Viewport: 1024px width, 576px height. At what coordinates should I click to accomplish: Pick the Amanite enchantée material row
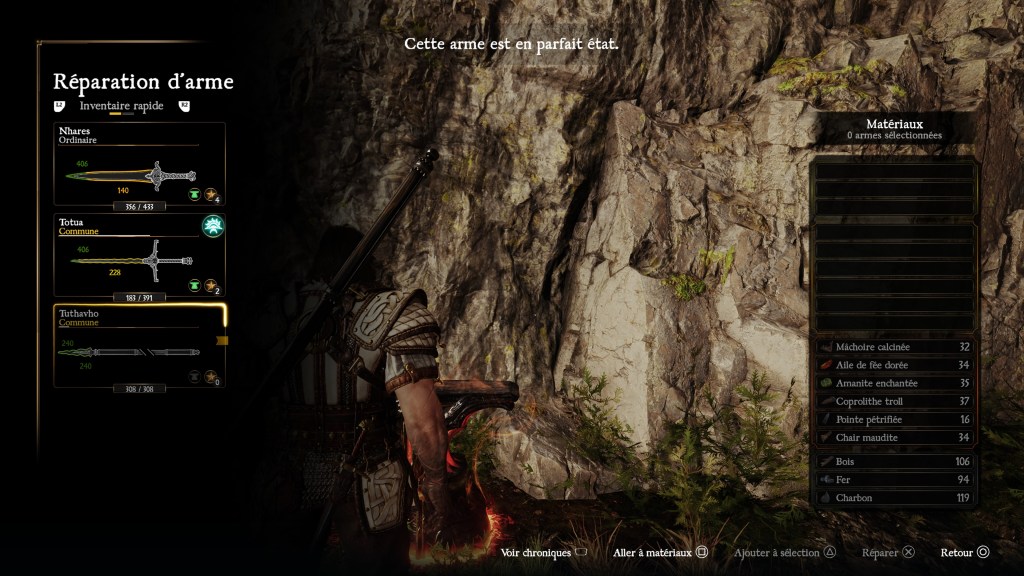coord(895,383)
